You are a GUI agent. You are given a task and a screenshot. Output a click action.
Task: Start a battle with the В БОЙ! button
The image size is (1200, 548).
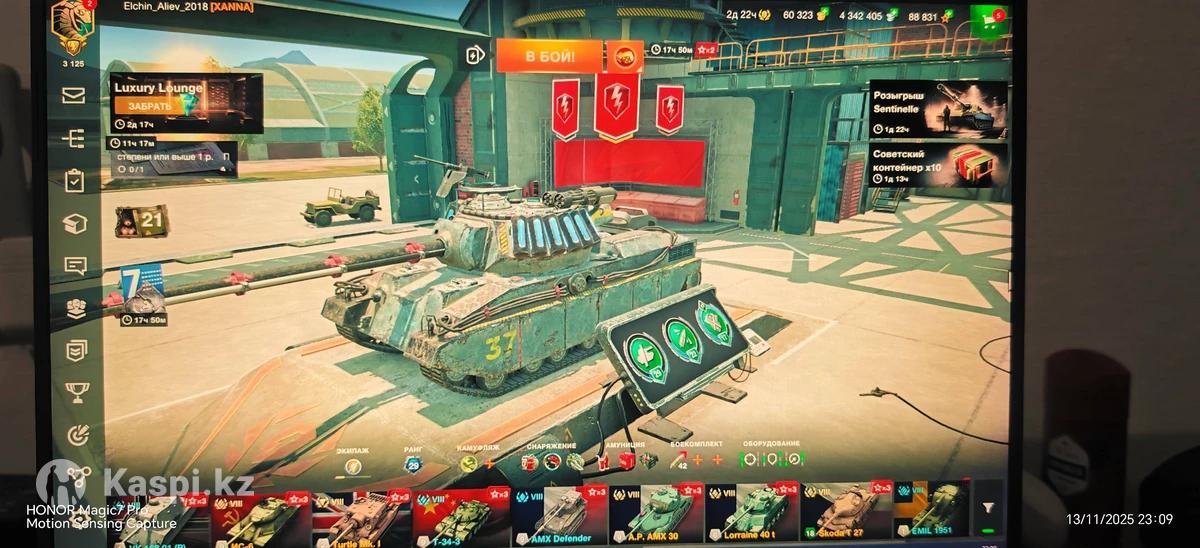(549, 56)
